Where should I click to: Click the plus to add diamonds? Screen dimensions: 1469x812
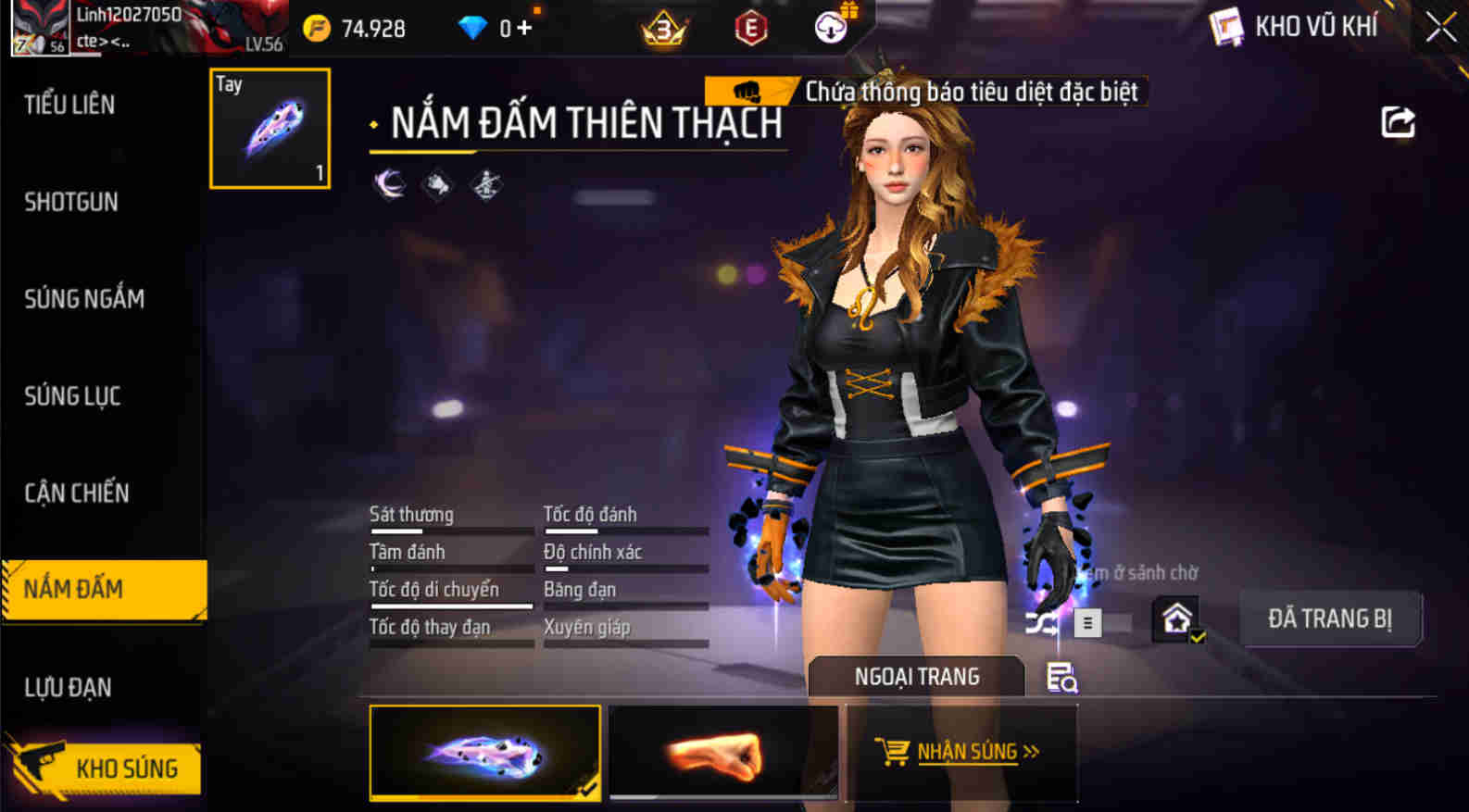522,28
